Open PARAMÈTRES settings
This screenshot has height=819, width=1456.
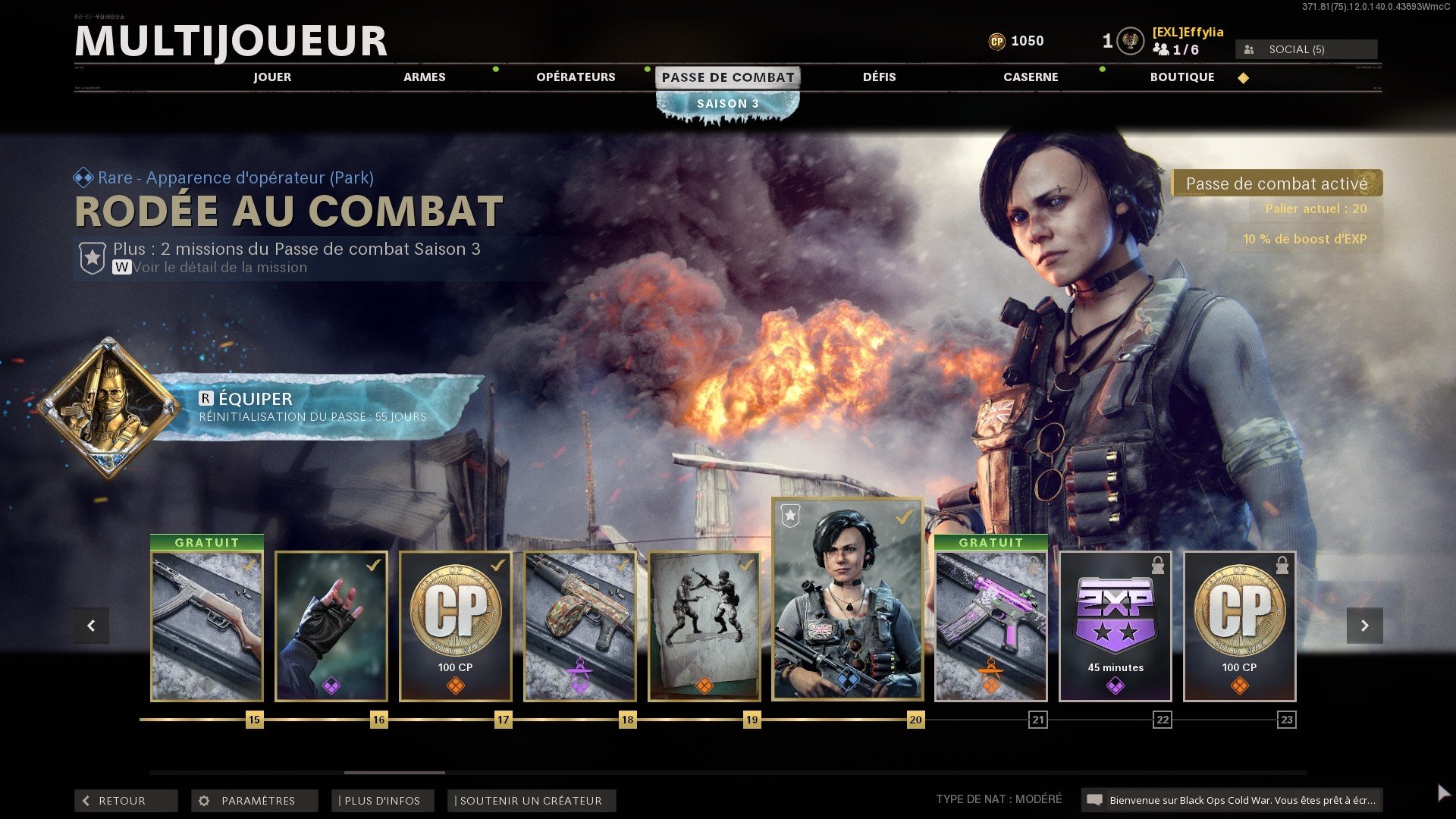click(254, 801)
